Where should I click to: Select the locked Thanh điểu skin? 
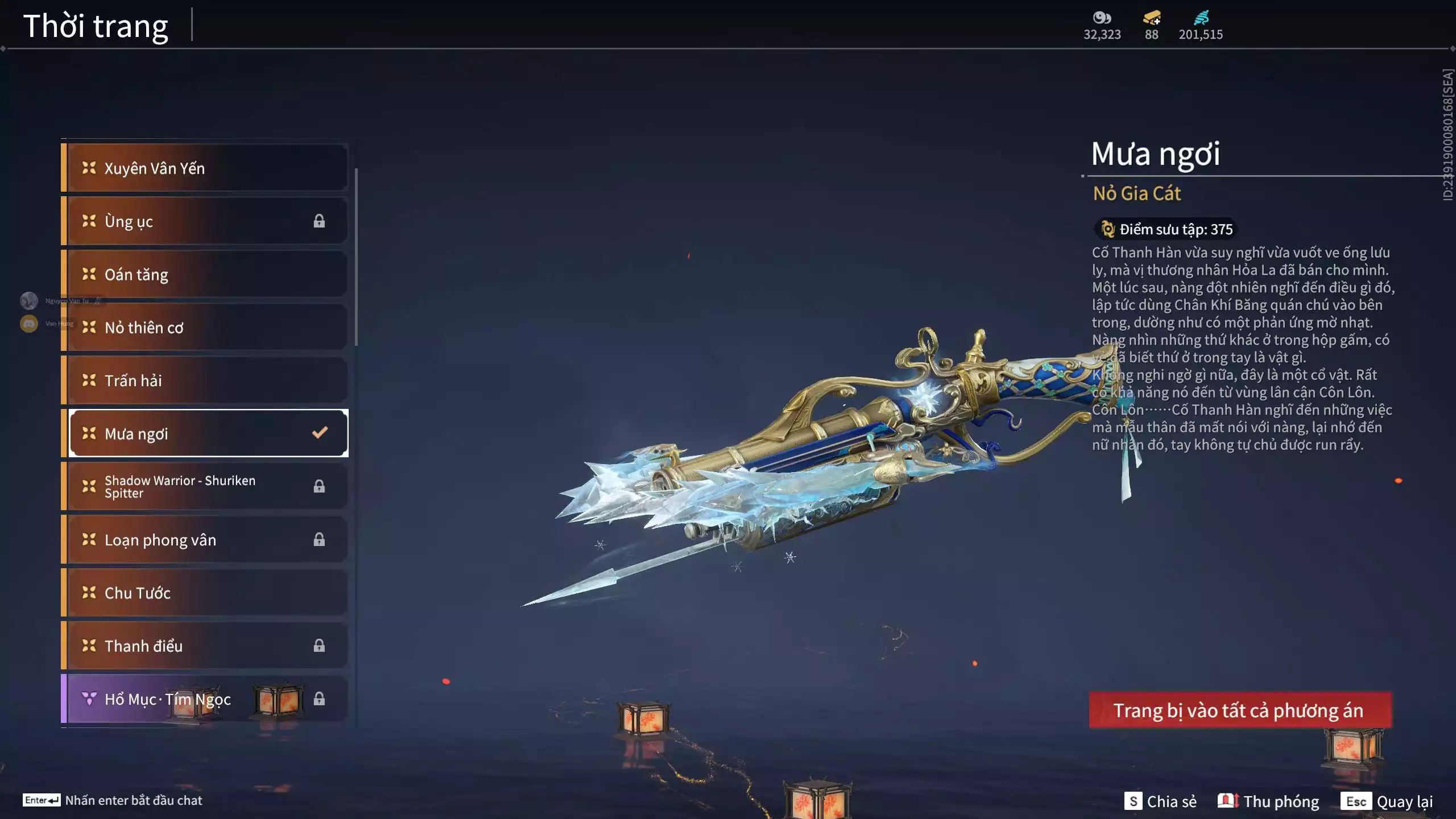pyautogui.click(x=205, y=646)
